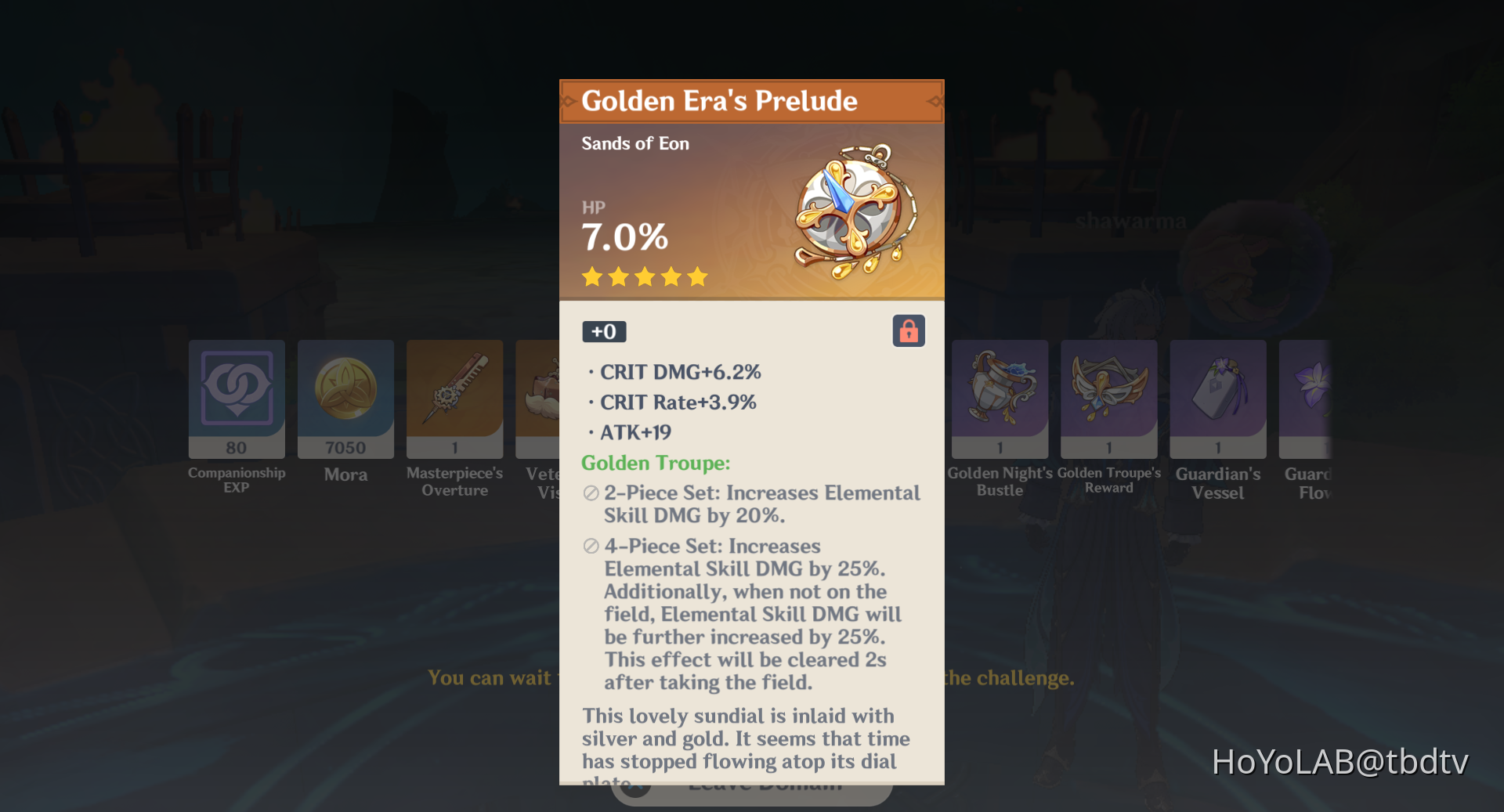Expand the Golden Troupe set description
Viewport: 1504px width, 812px height.
(x=656, y=463)
